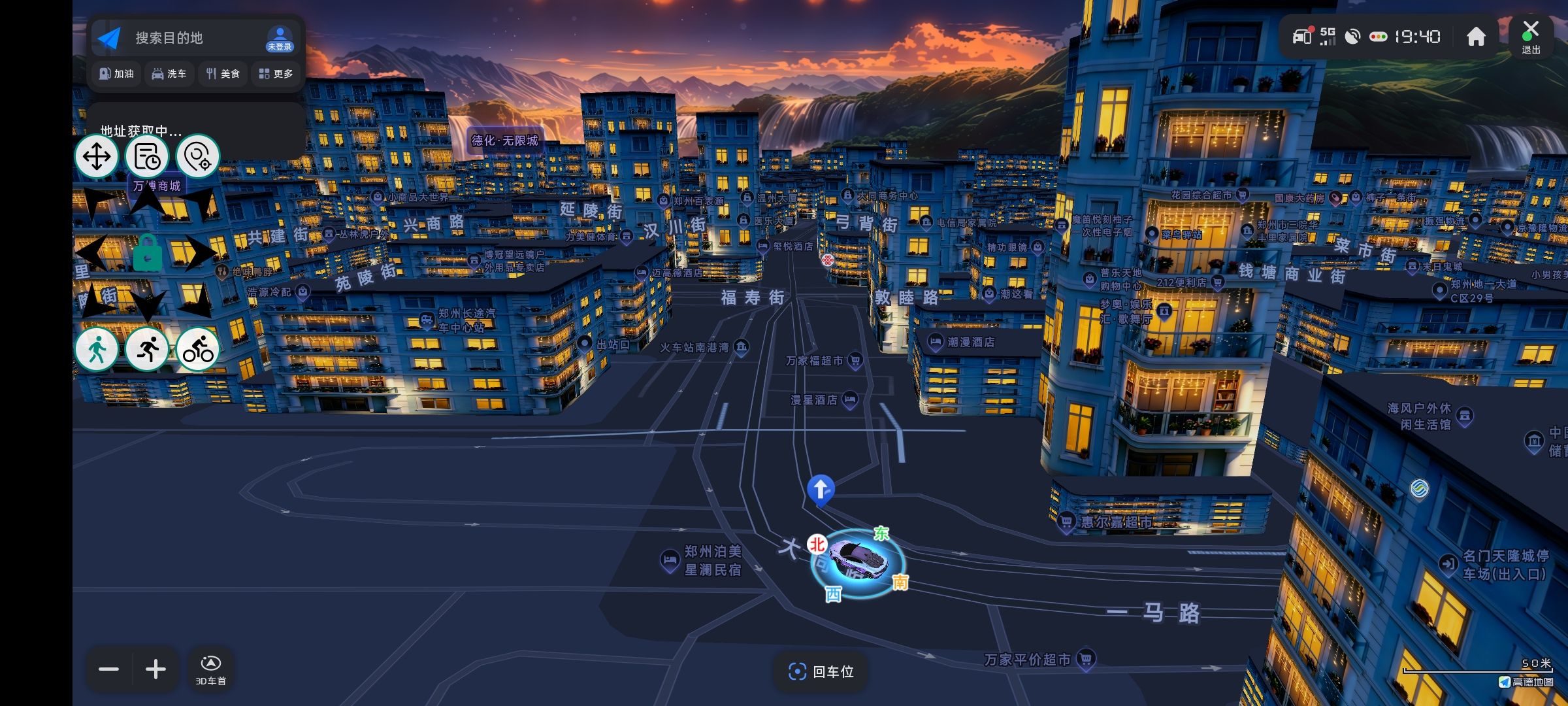
Task: Switch to running mode icon
Action: [x=148, y=349]
